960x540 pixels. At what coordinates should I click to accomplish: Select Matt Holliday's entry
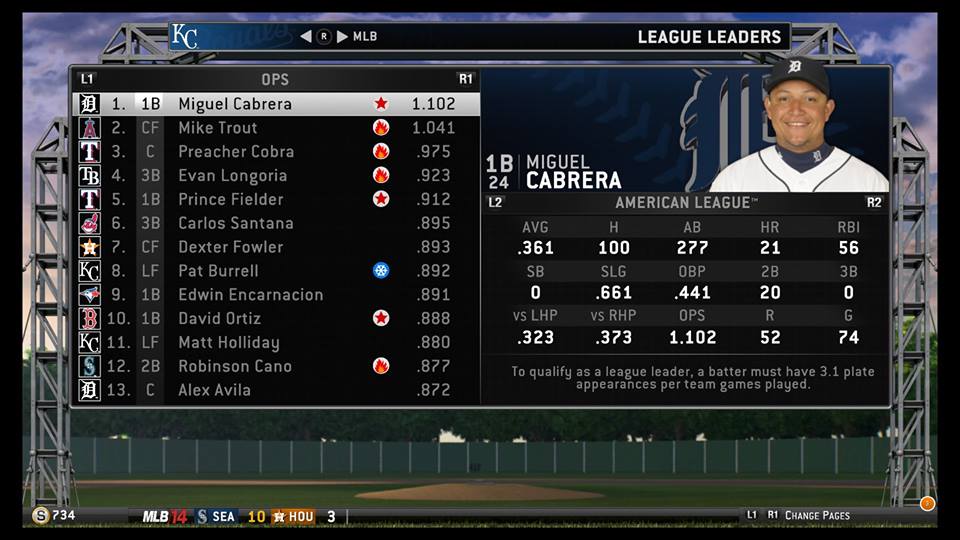coord(229,342)
